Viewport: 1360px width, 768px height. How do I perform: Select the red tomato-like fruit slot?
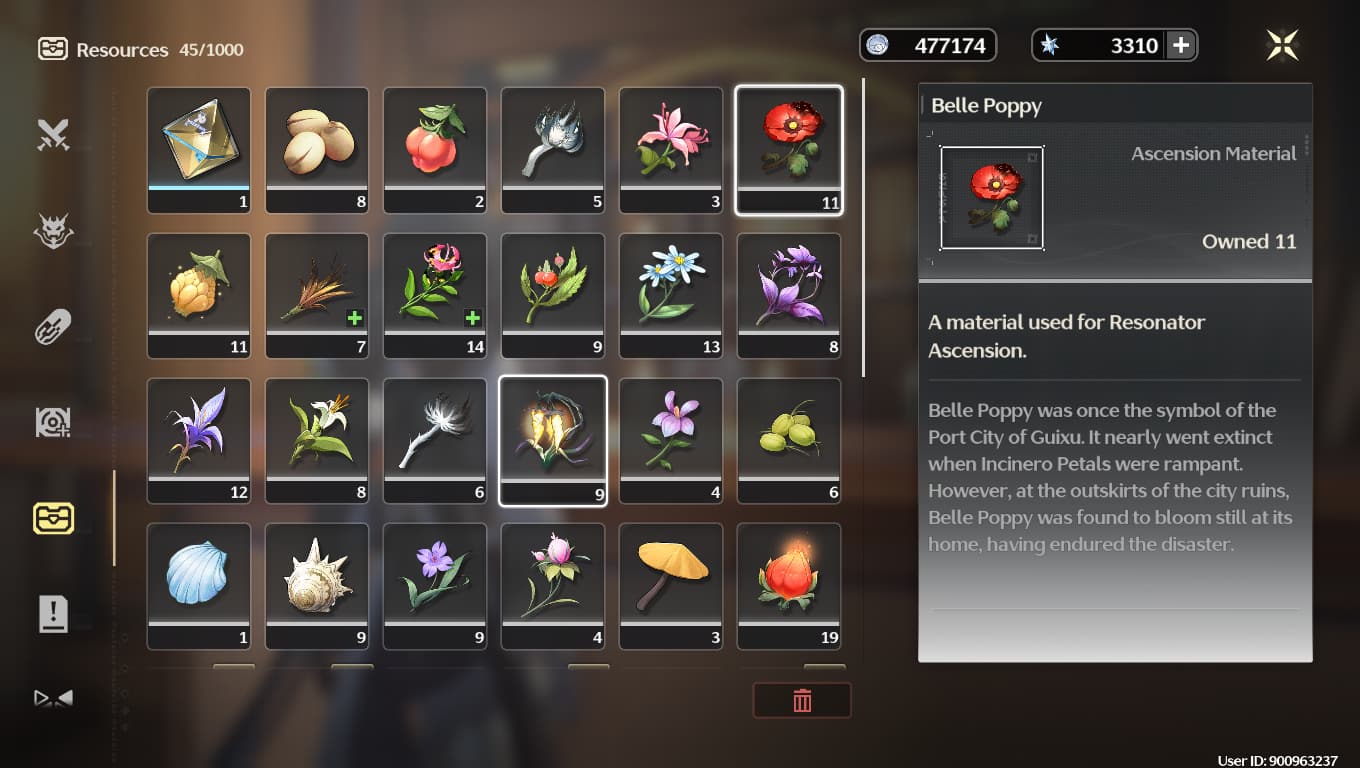point(435,150)
